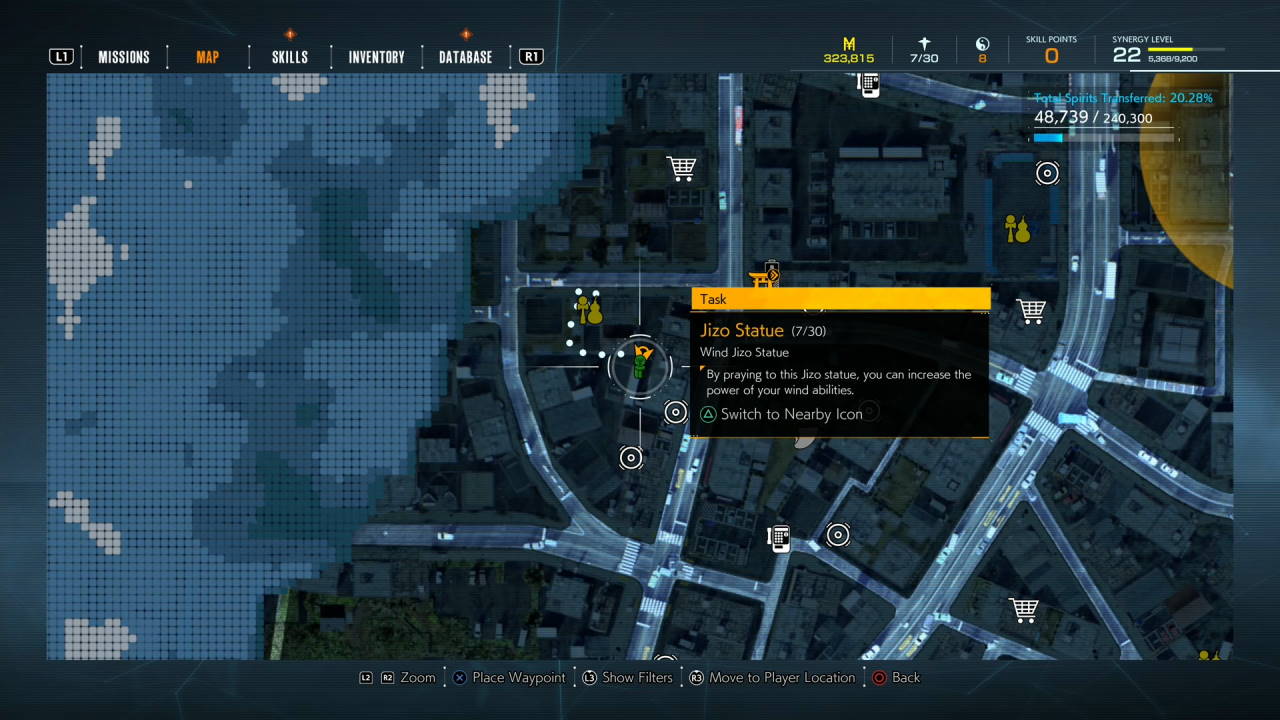Image resolution: width=1280 pixels, height=720 pixels.
Task: Show the Inventory tab
Action: point(376,57)
